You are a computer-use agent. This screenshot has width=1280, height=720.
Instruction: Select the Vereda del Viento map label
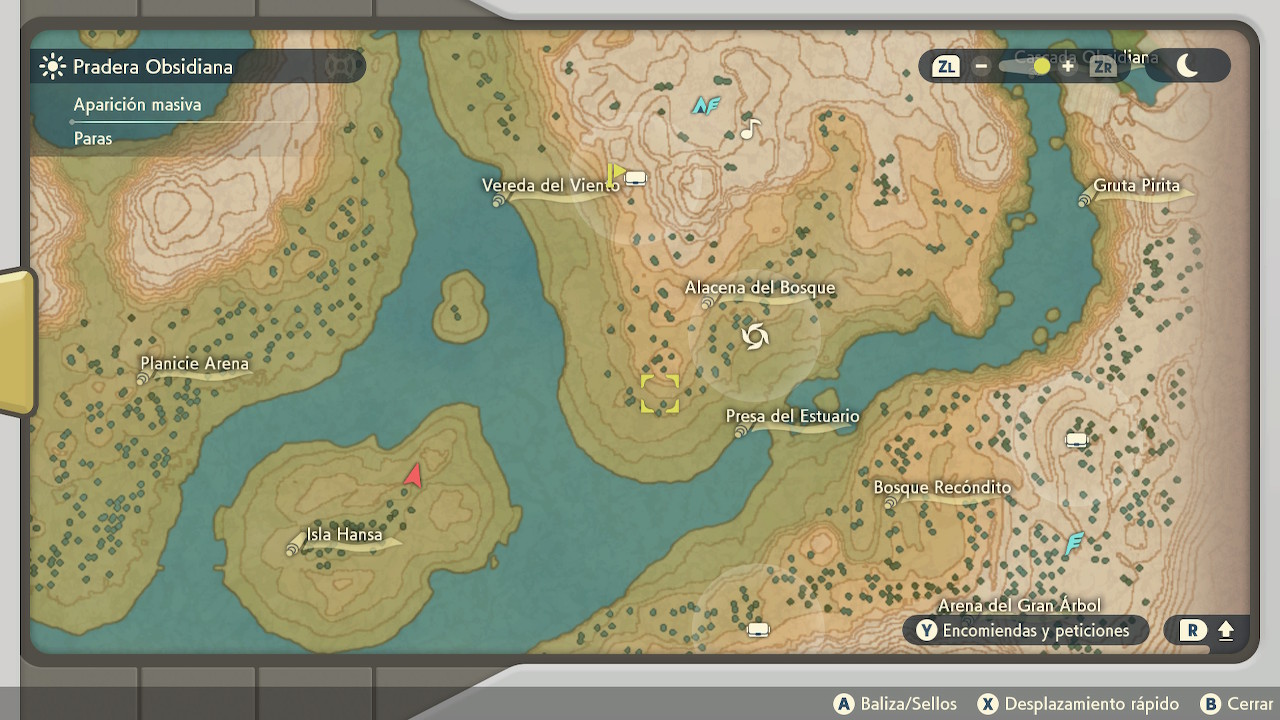[550, 186]
